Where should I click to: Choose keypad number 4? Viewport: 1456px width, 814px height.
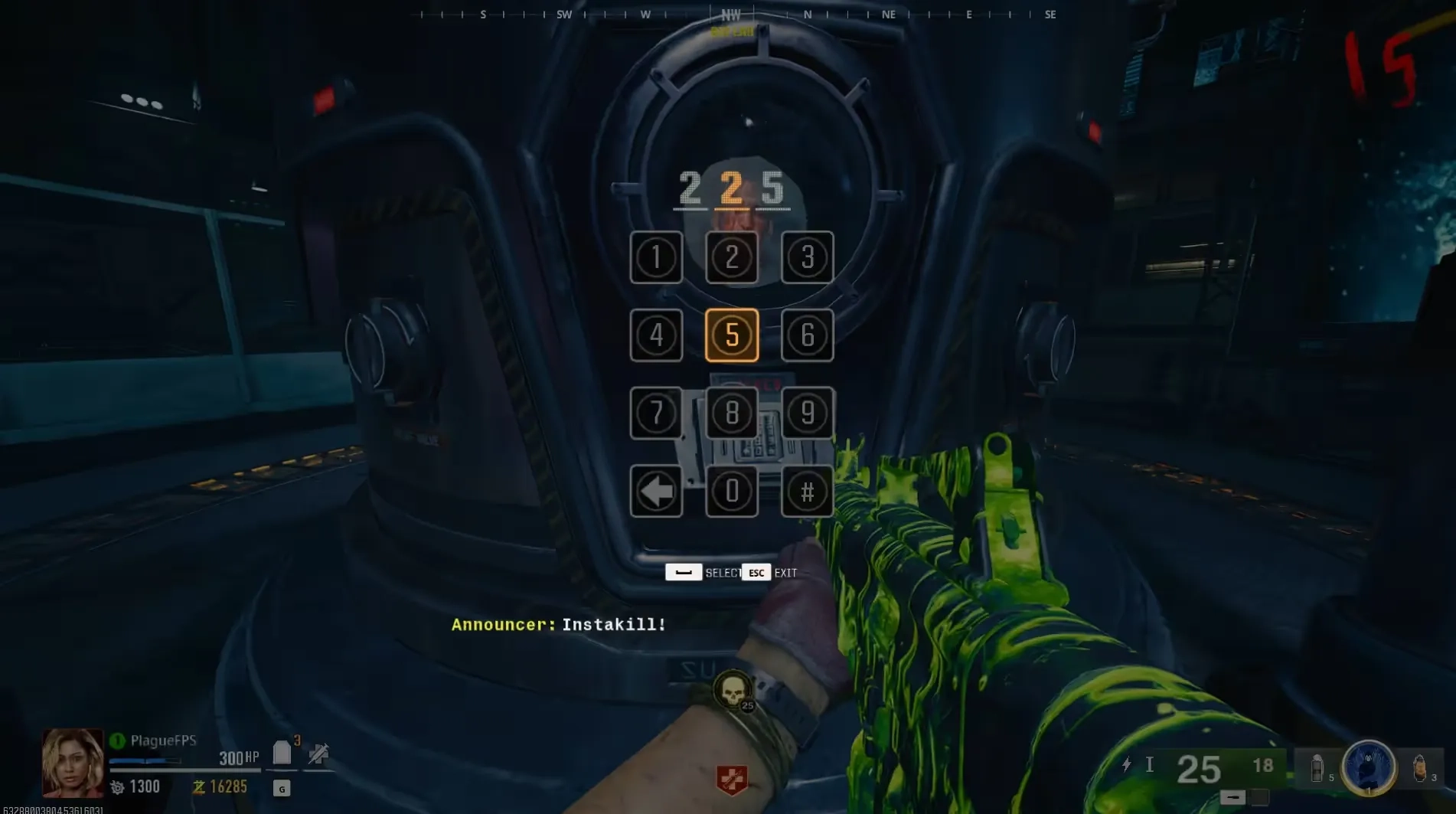point(656,335)
